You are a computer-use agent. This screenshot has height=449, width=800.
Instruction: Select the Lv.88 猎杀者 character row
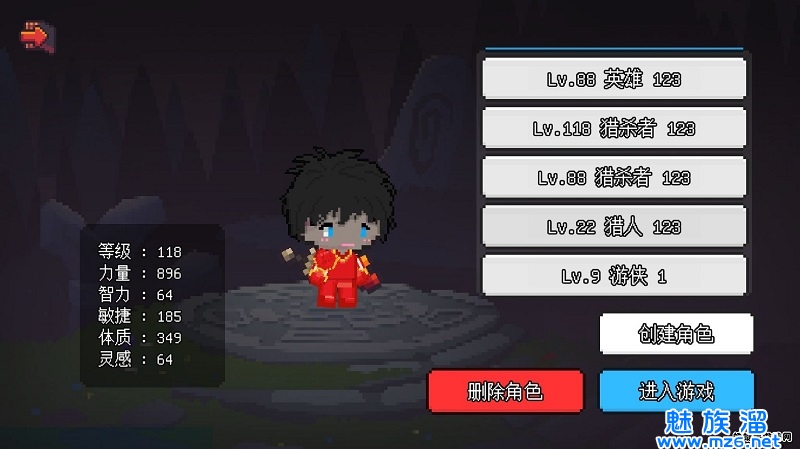click(x=614, y=177)
